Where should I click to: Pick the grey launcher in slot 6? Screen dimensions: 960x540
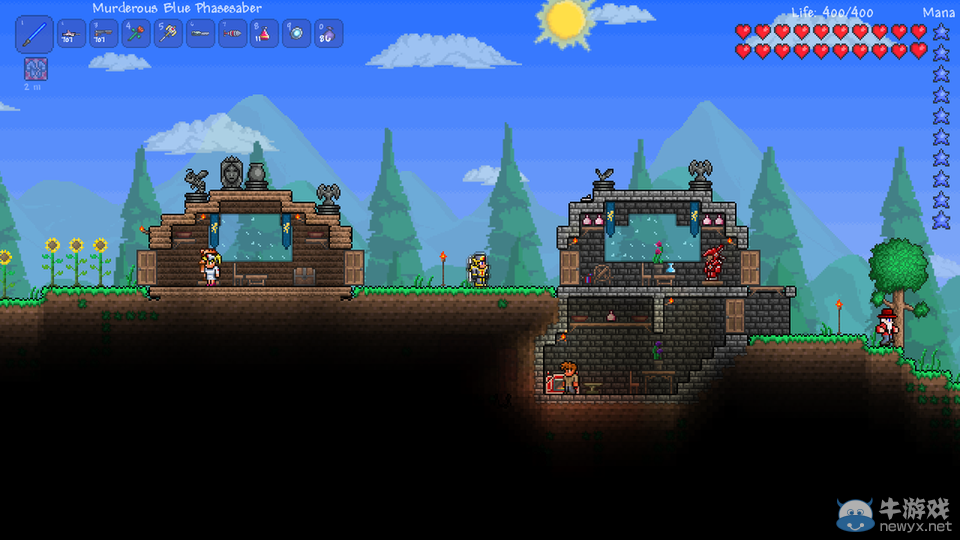click(x=200, y=35)
